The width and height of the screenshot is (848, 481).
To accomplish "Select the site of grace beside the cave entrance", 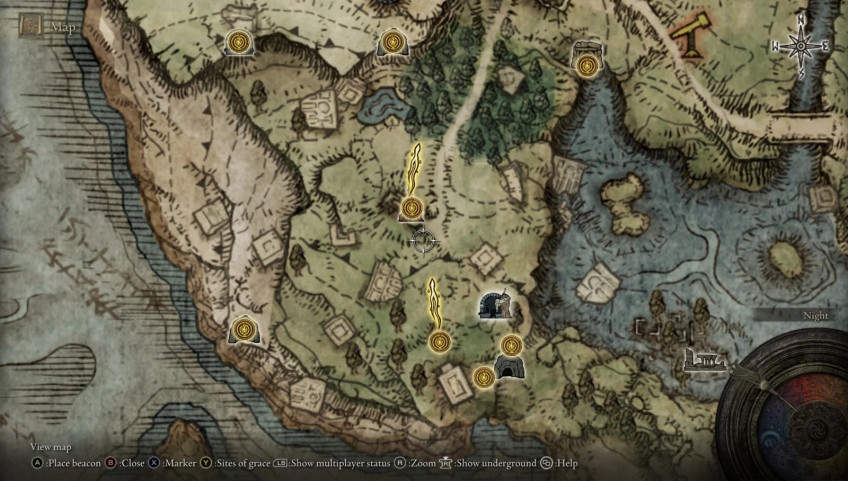I will [x=484, y=376].
